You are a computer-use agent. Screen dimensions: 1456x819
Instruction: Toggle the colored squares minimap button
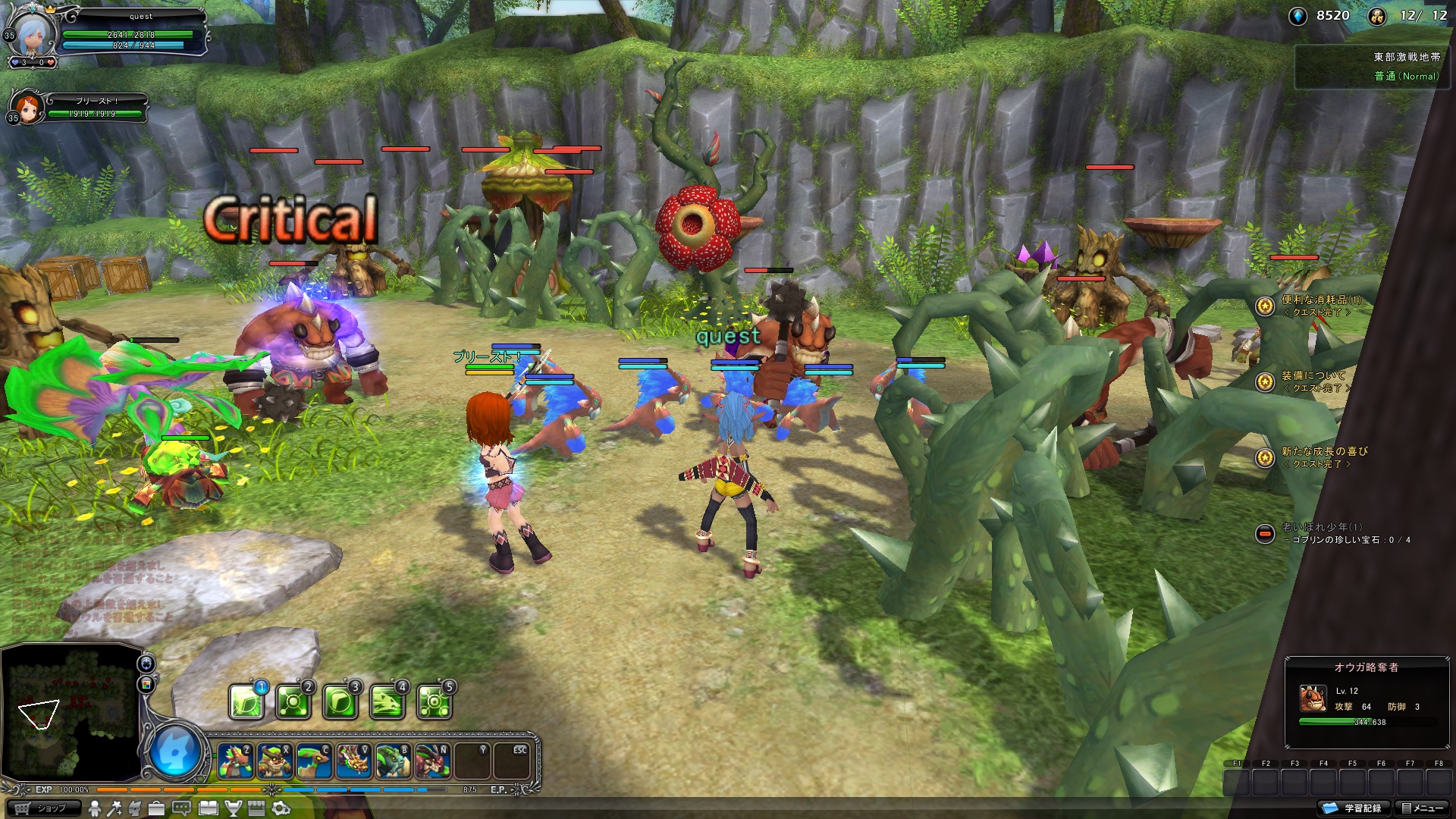[x=146, y=685]
